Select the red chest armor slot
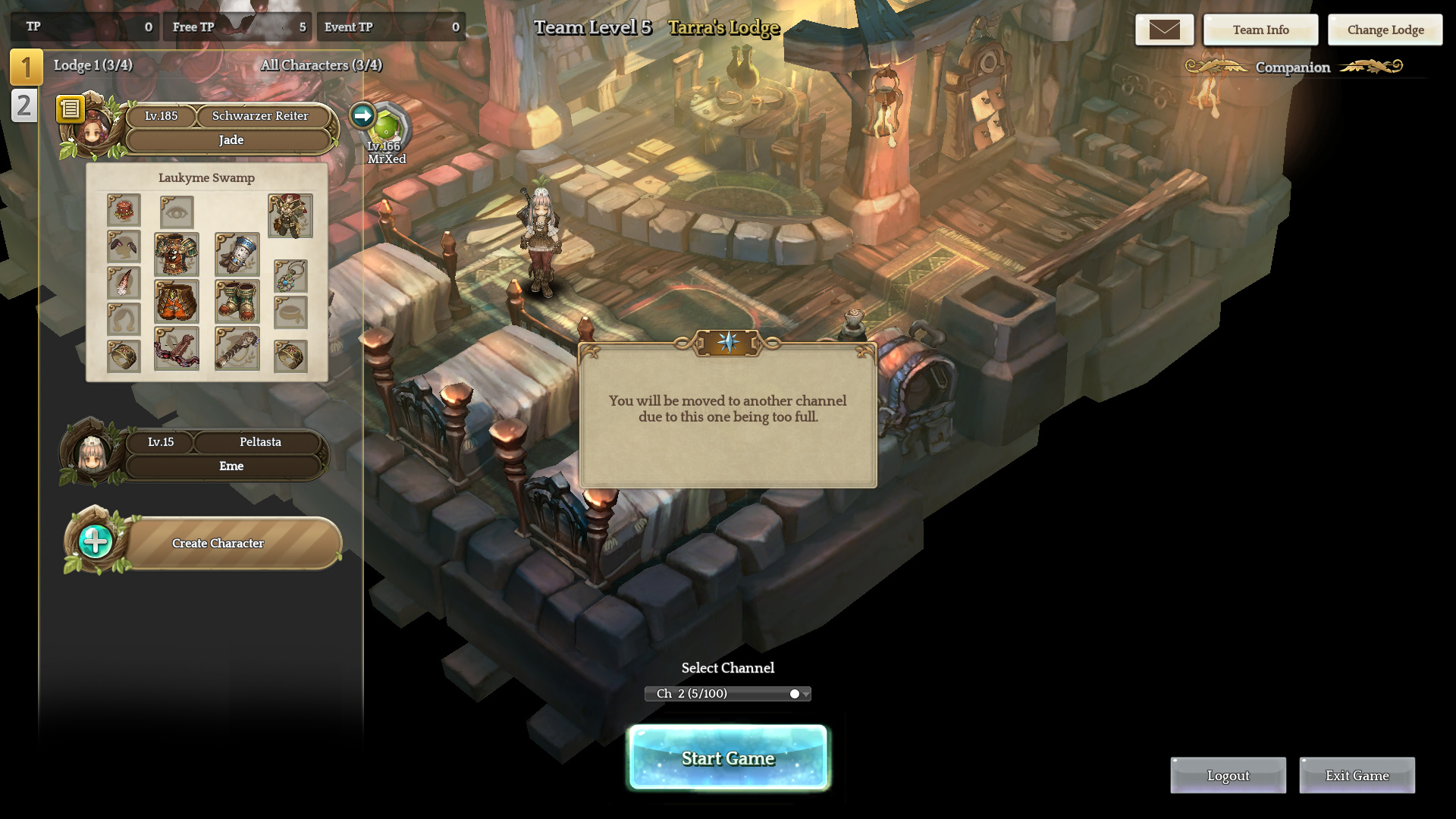The height and width of the screenshot is (819, 1456). pos(177,254)
